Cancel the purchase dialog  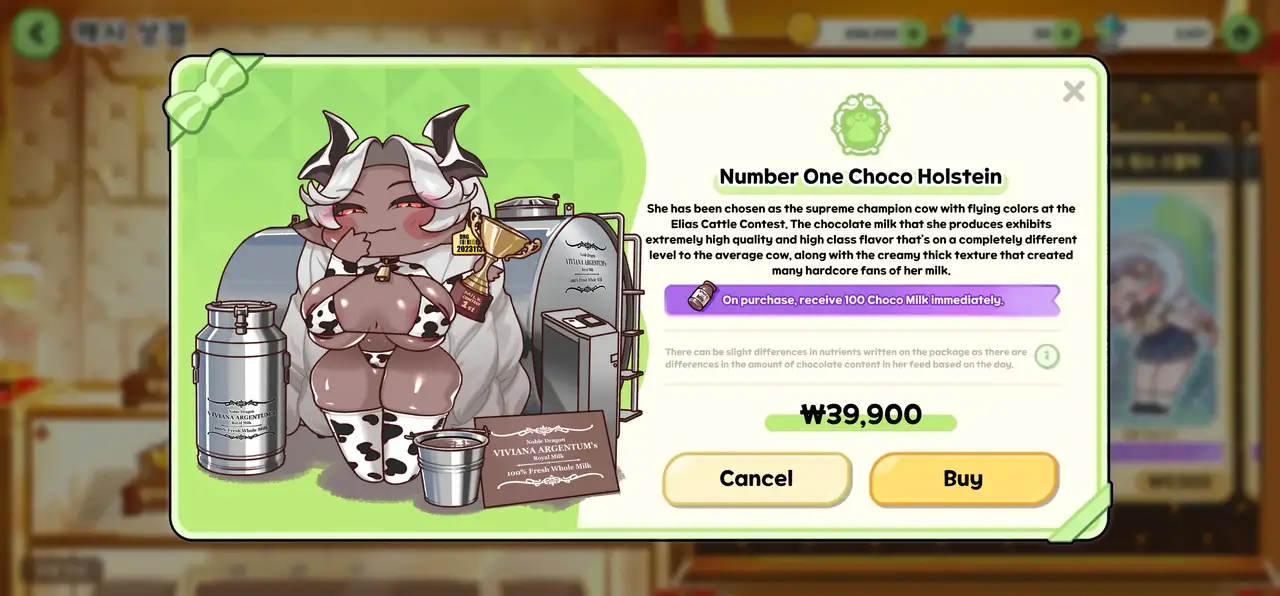click(756, 479)
